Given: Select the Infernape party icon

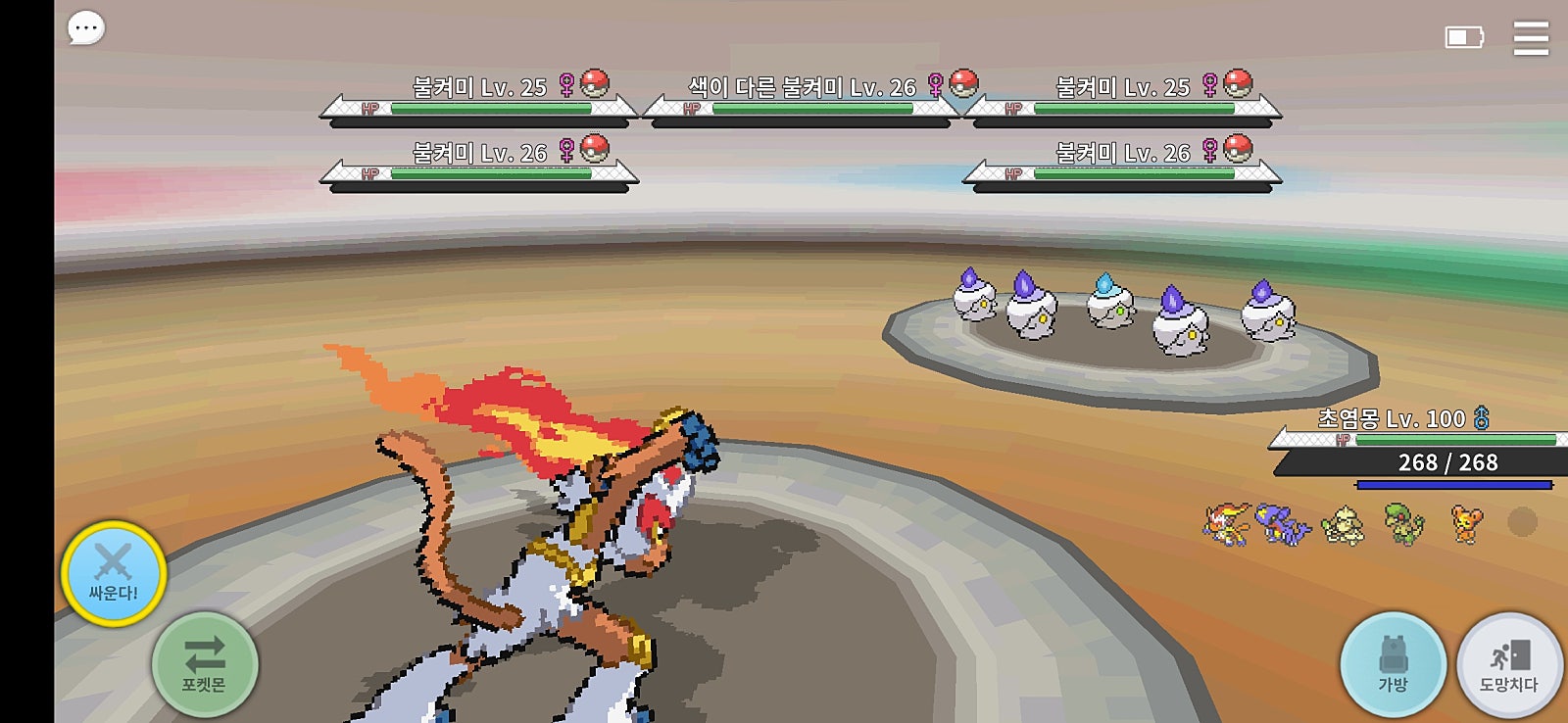Looking at the screenshot, I should click(1227, 523).
